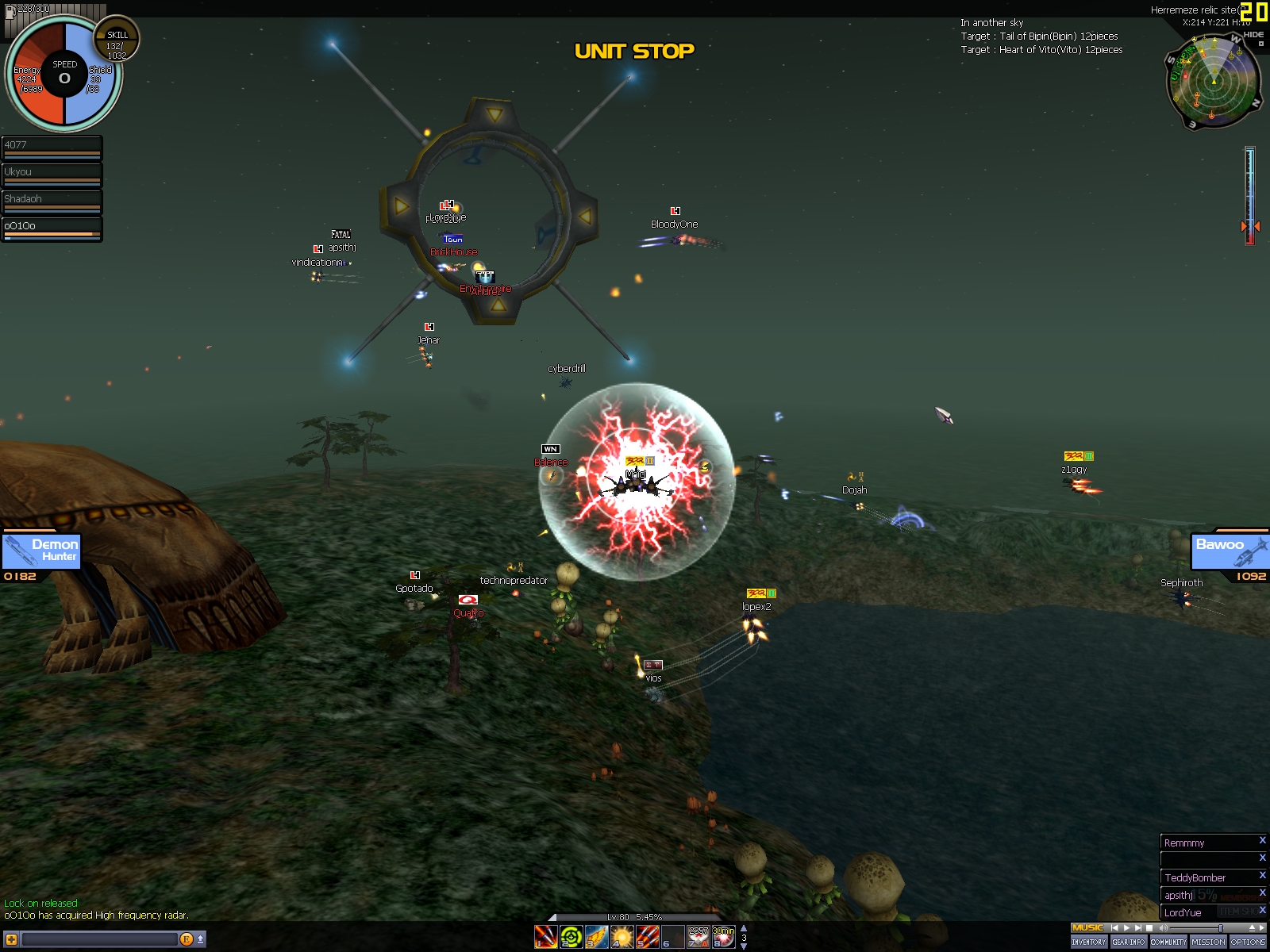Select party member Ukyou in the party list

tap(52, 175)
